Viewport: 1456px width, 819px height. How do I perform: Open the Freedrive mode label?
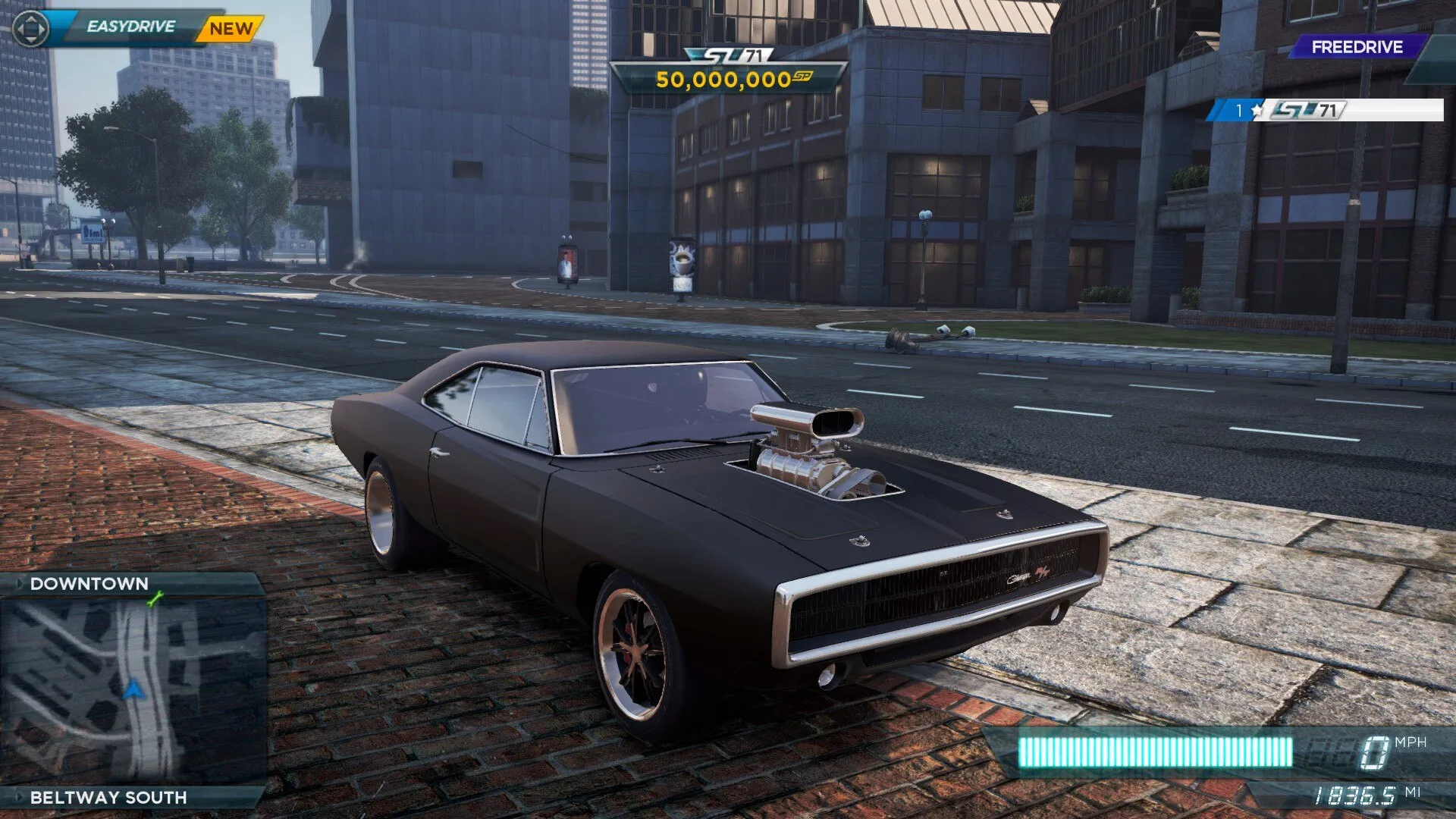tap(1357, 47)
